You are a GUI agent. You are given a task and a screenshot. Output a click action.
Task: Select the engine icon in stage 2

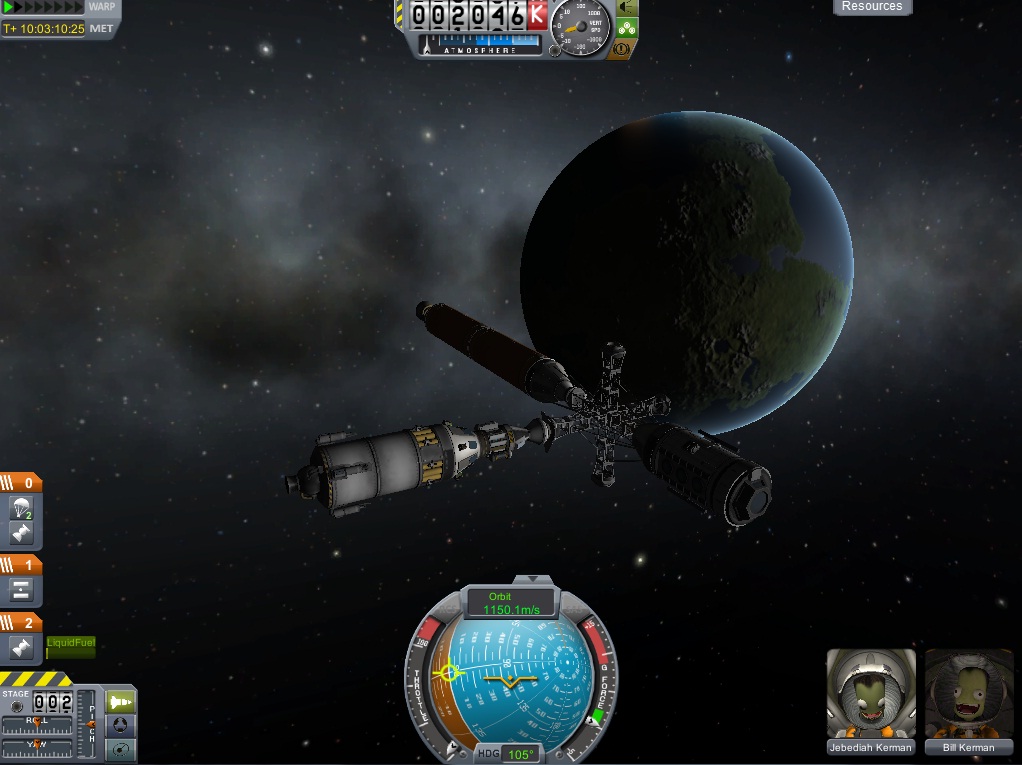pyautogui.click(x=21, y=648)
